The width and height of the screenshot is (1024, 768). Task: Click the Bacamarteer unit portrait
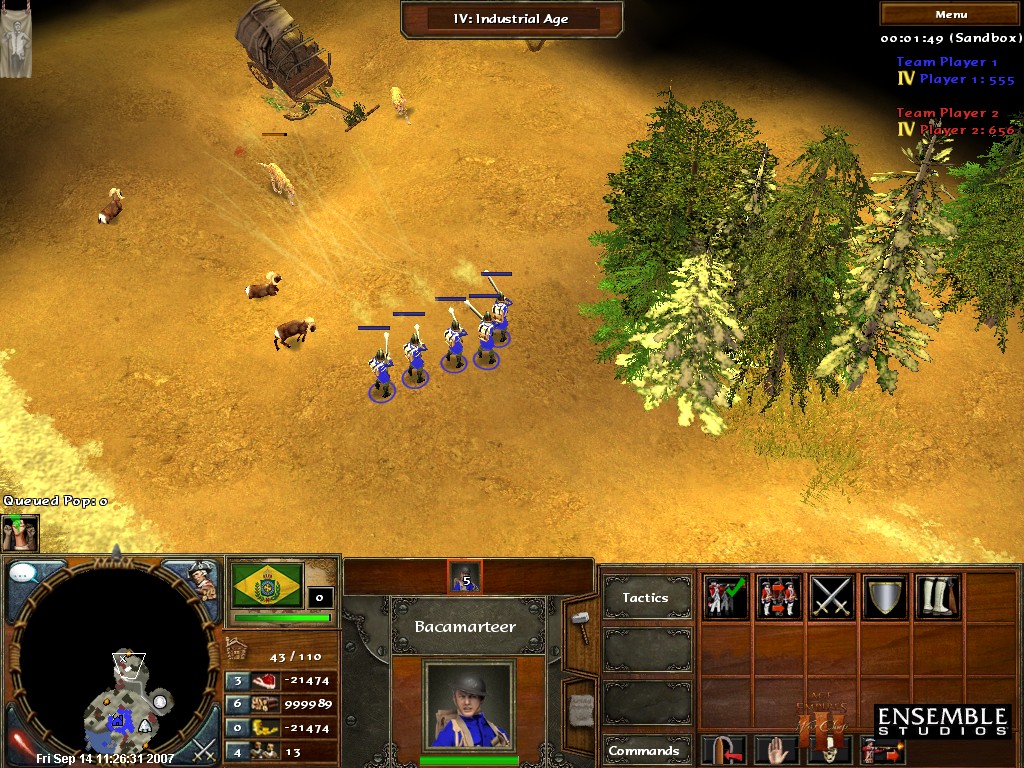pyautogui.click(x=468, y=704)
